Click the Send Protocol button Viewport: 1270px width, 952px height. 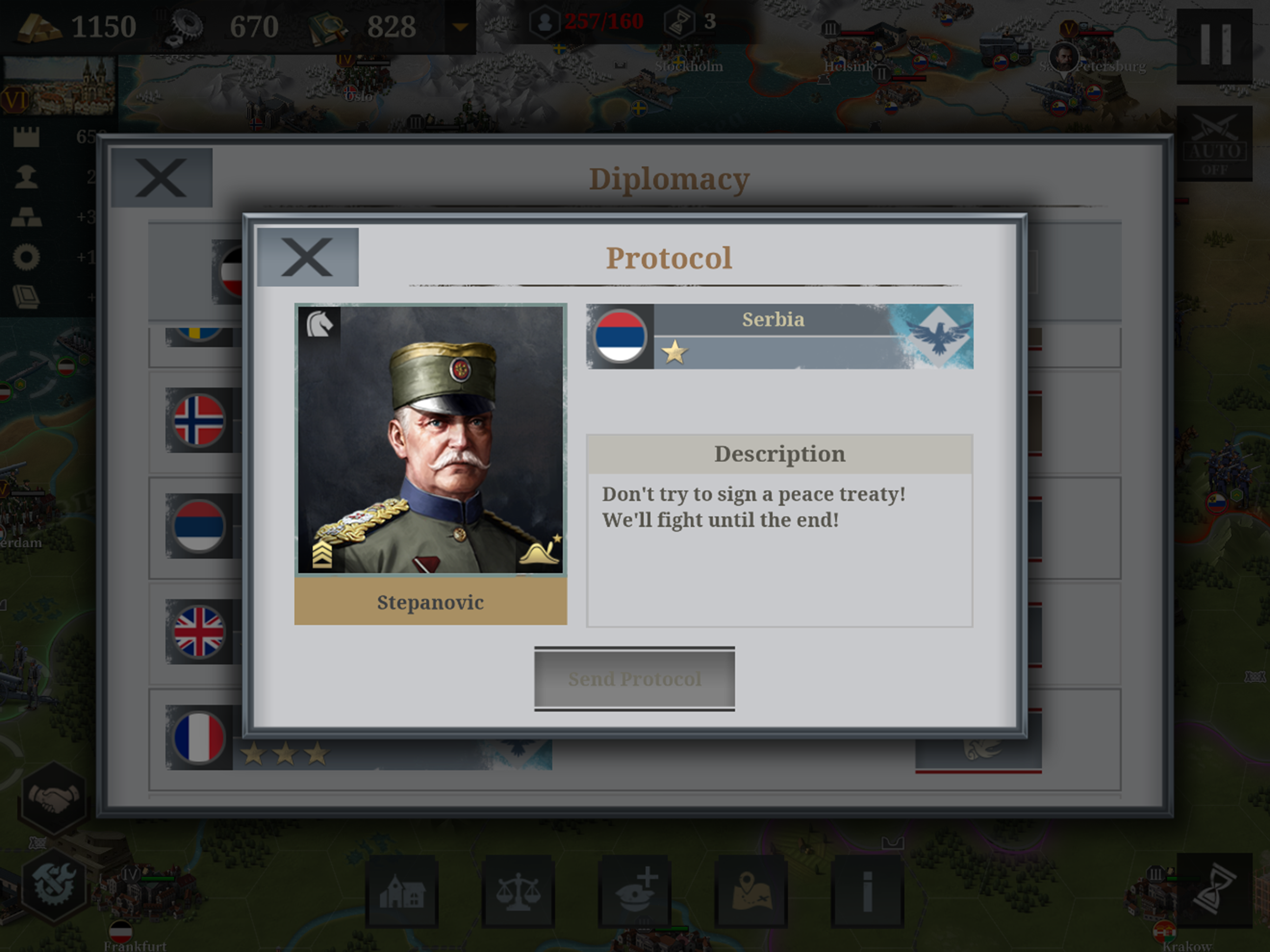(x=635, y=679)
